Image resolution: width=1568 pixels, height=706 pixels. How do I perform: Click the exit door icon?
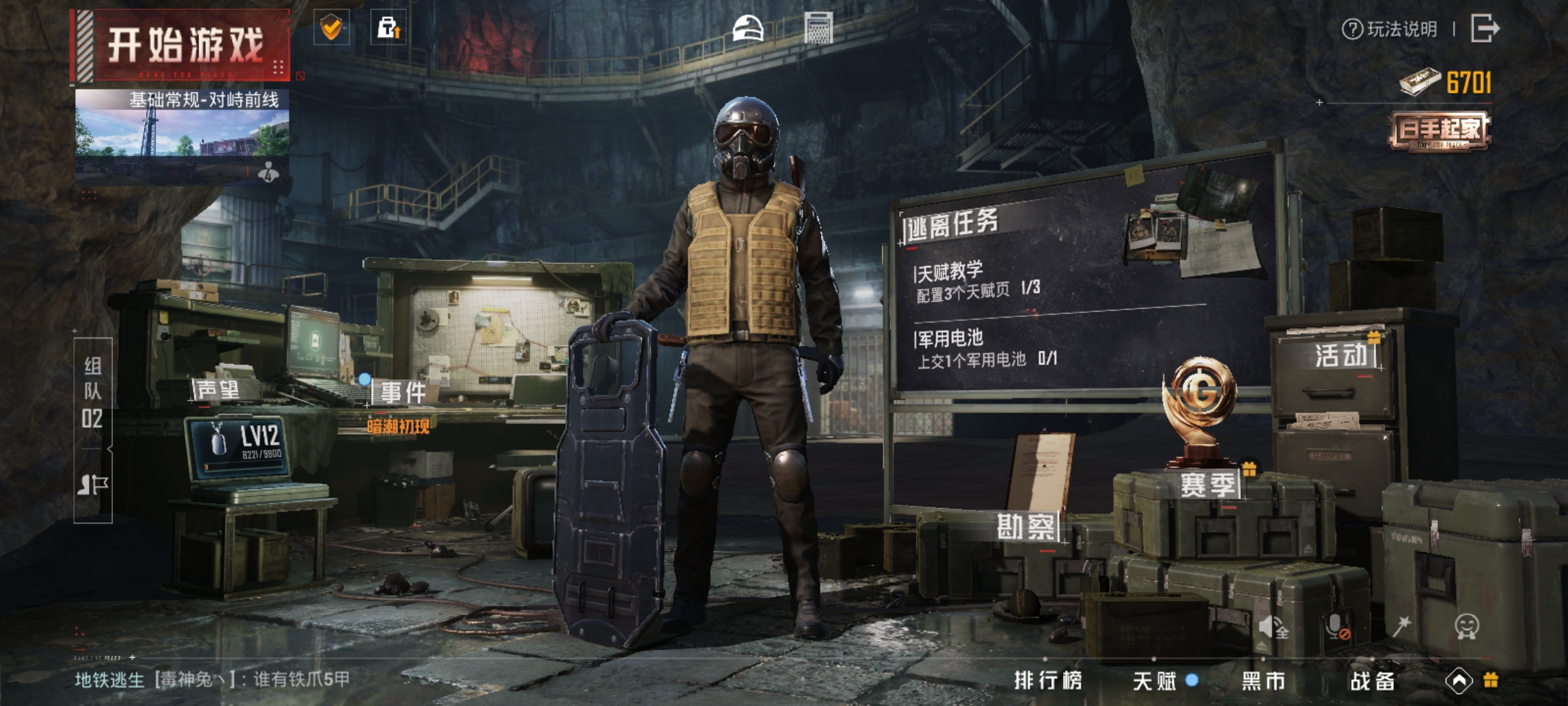click(1484, 29)
